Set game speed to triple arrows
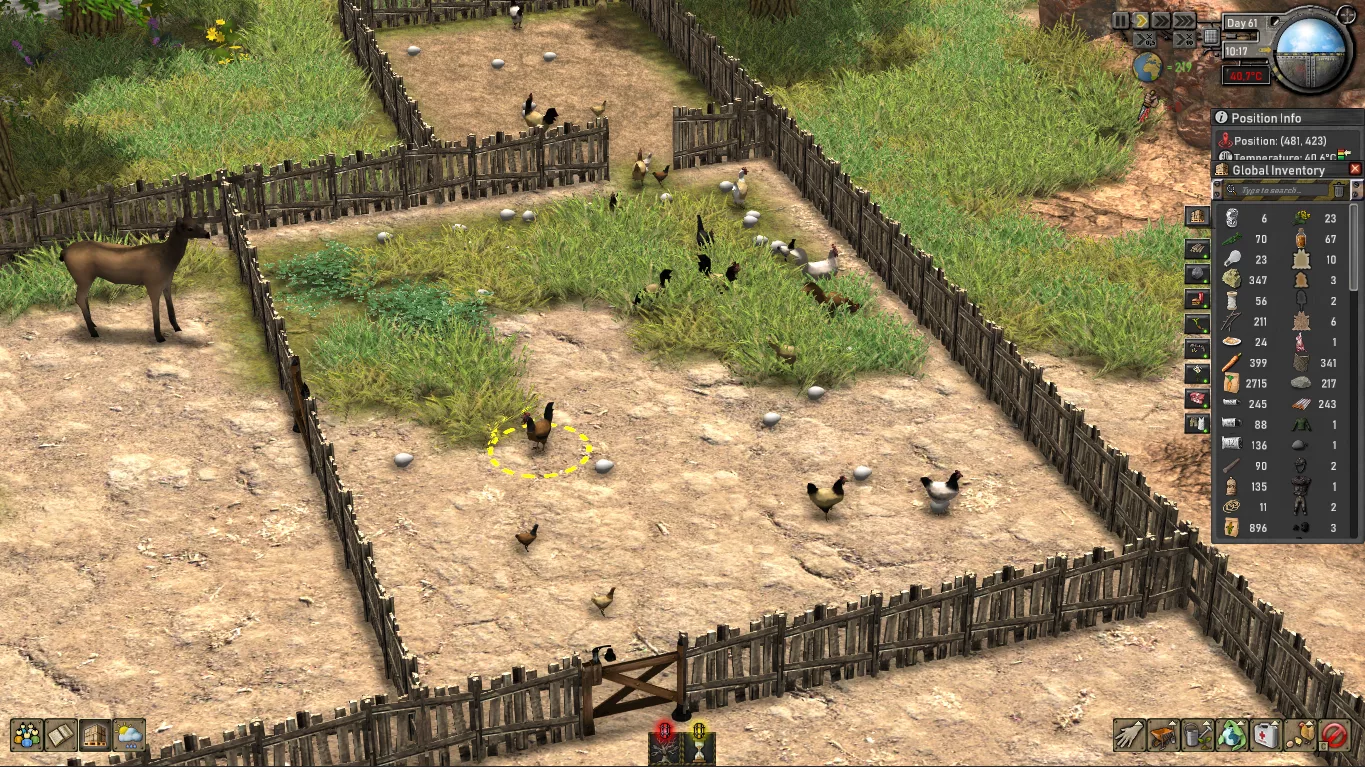The image size is (1365, 767). tap(1184, 20)
